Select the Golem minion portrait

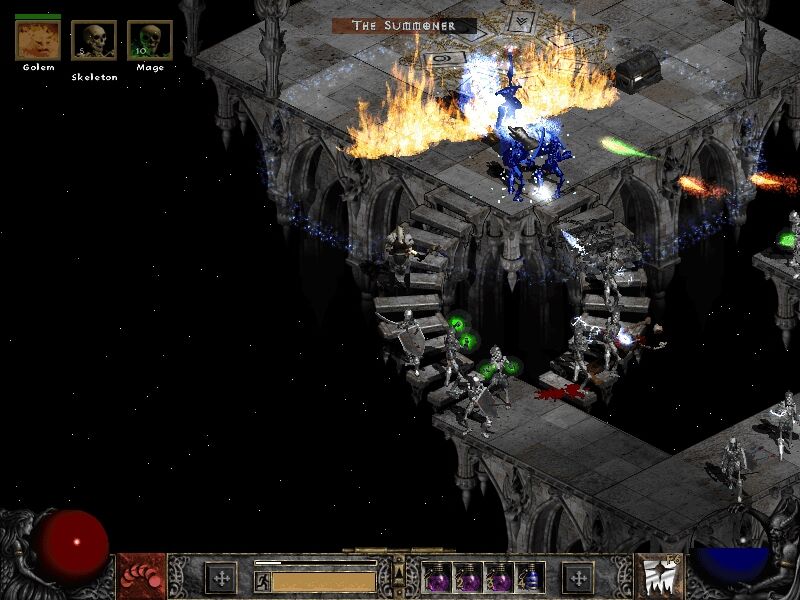click(38, 40)
